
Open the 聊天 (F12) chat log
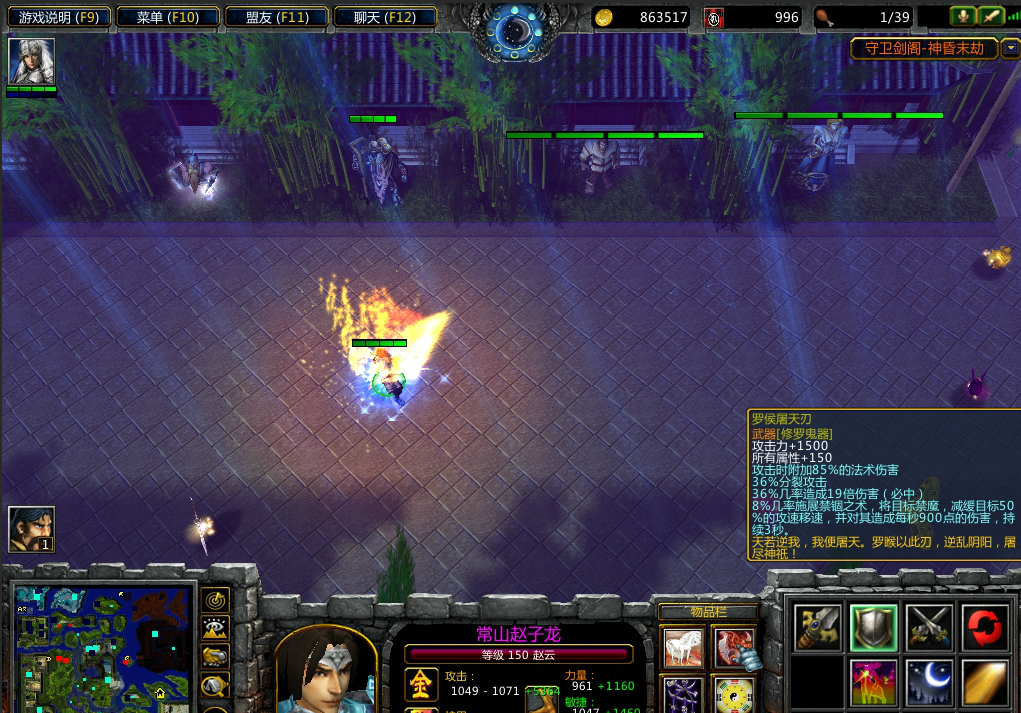[x=384, y=17]
